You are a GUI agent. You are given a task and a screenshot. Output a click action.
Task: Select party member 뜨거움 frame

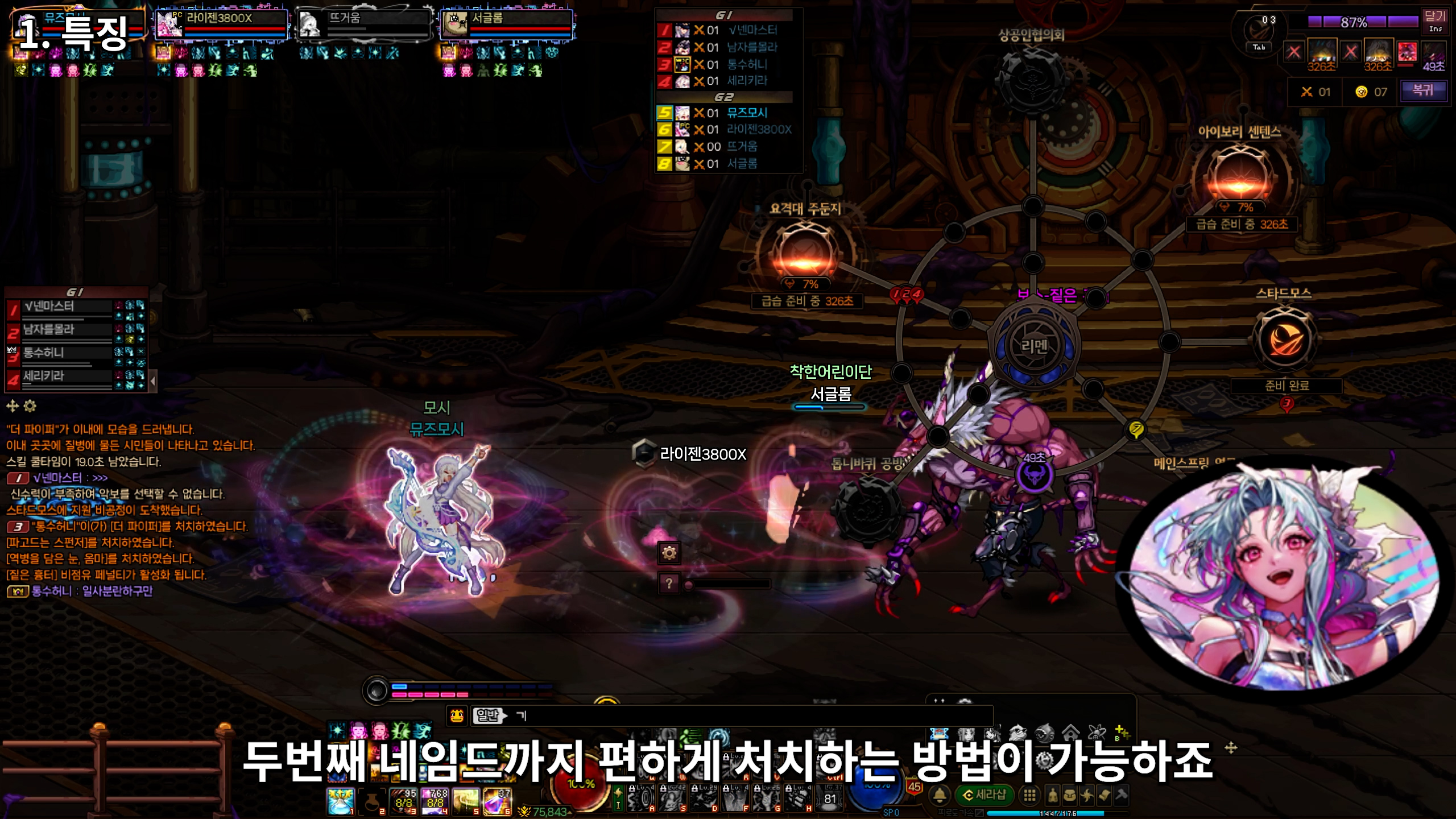[x=364, y=25]
